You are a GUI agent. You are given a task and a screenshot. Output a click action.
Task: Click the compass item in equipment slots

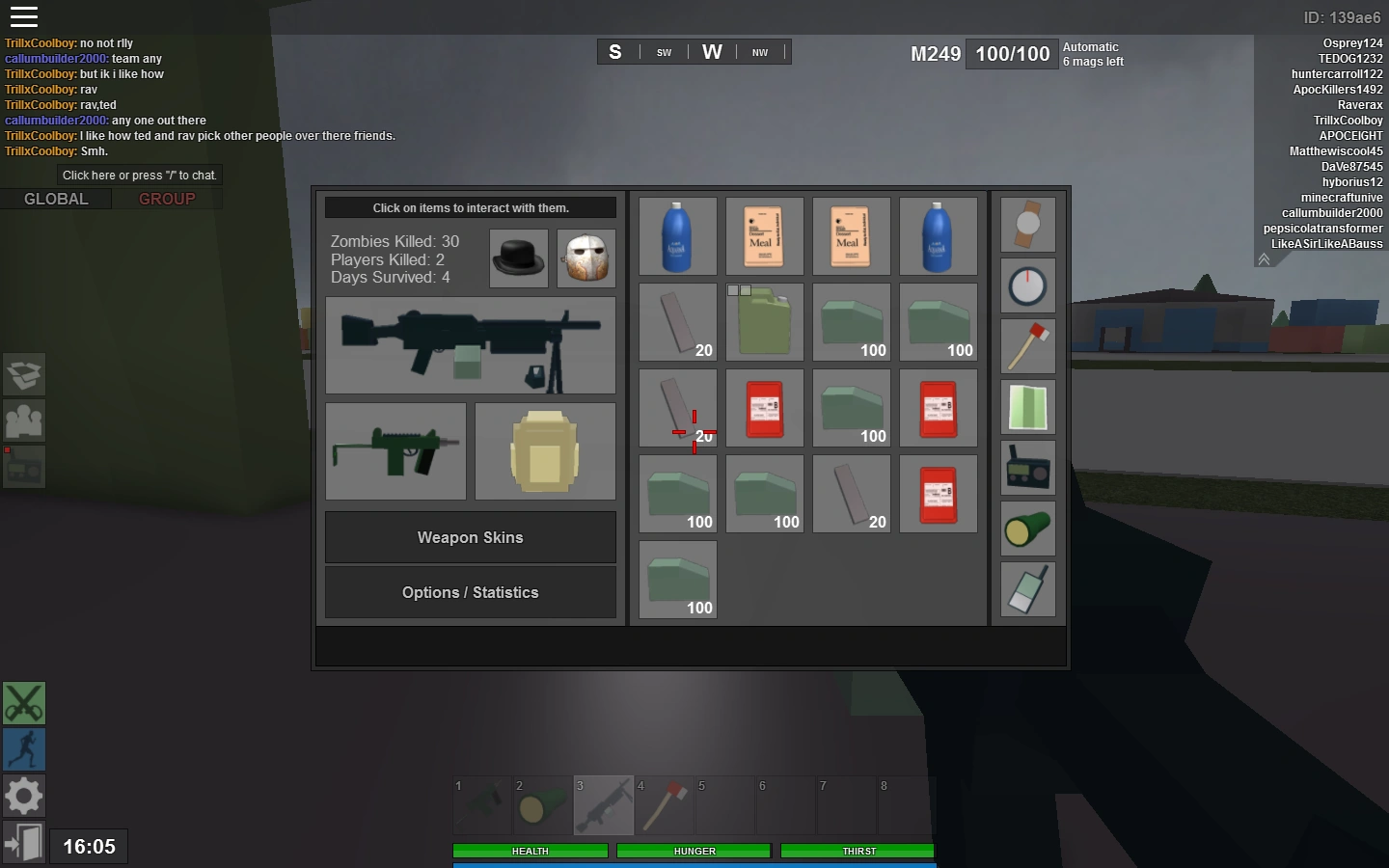[1027, 285]
